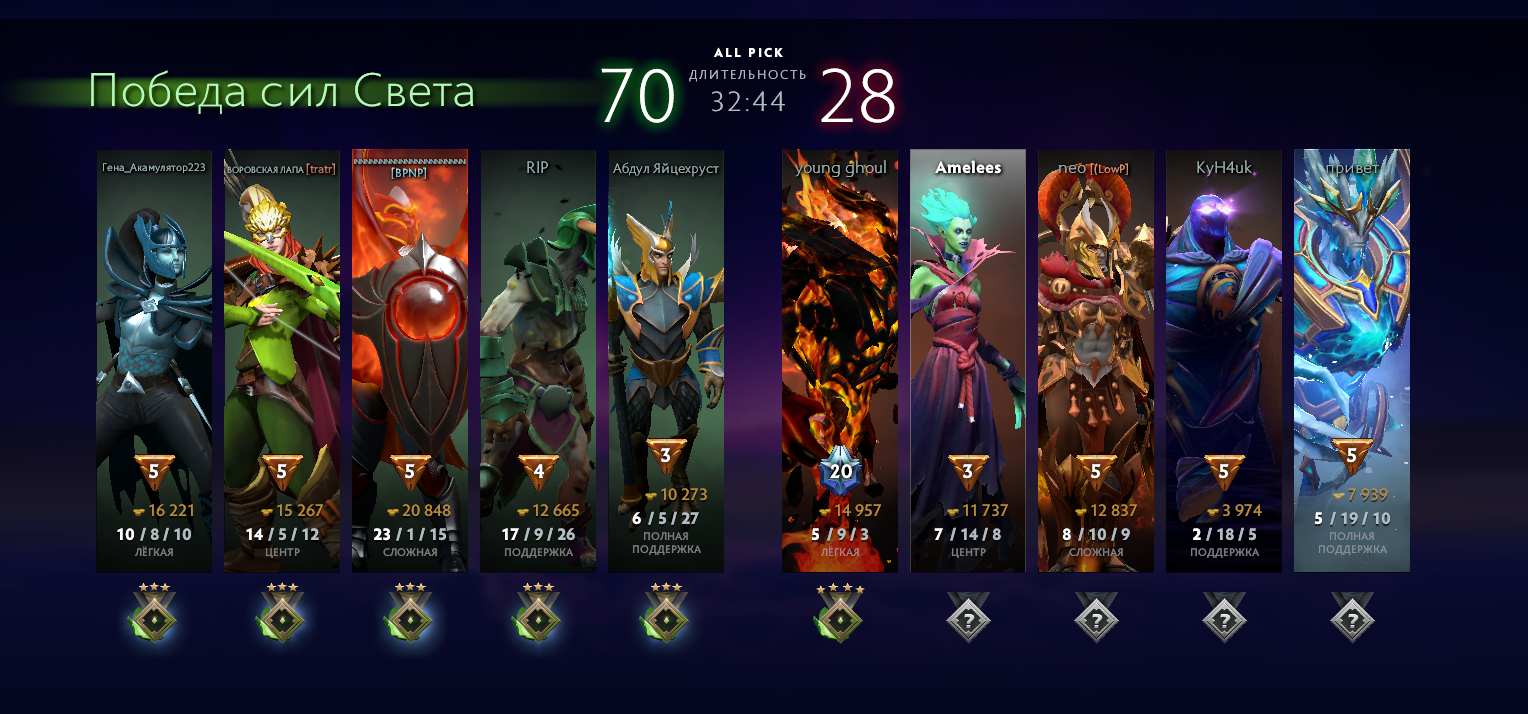Open the воровская лапа Windranger card
Screen dimensions: 1528x714
click(x=281, y=360)
